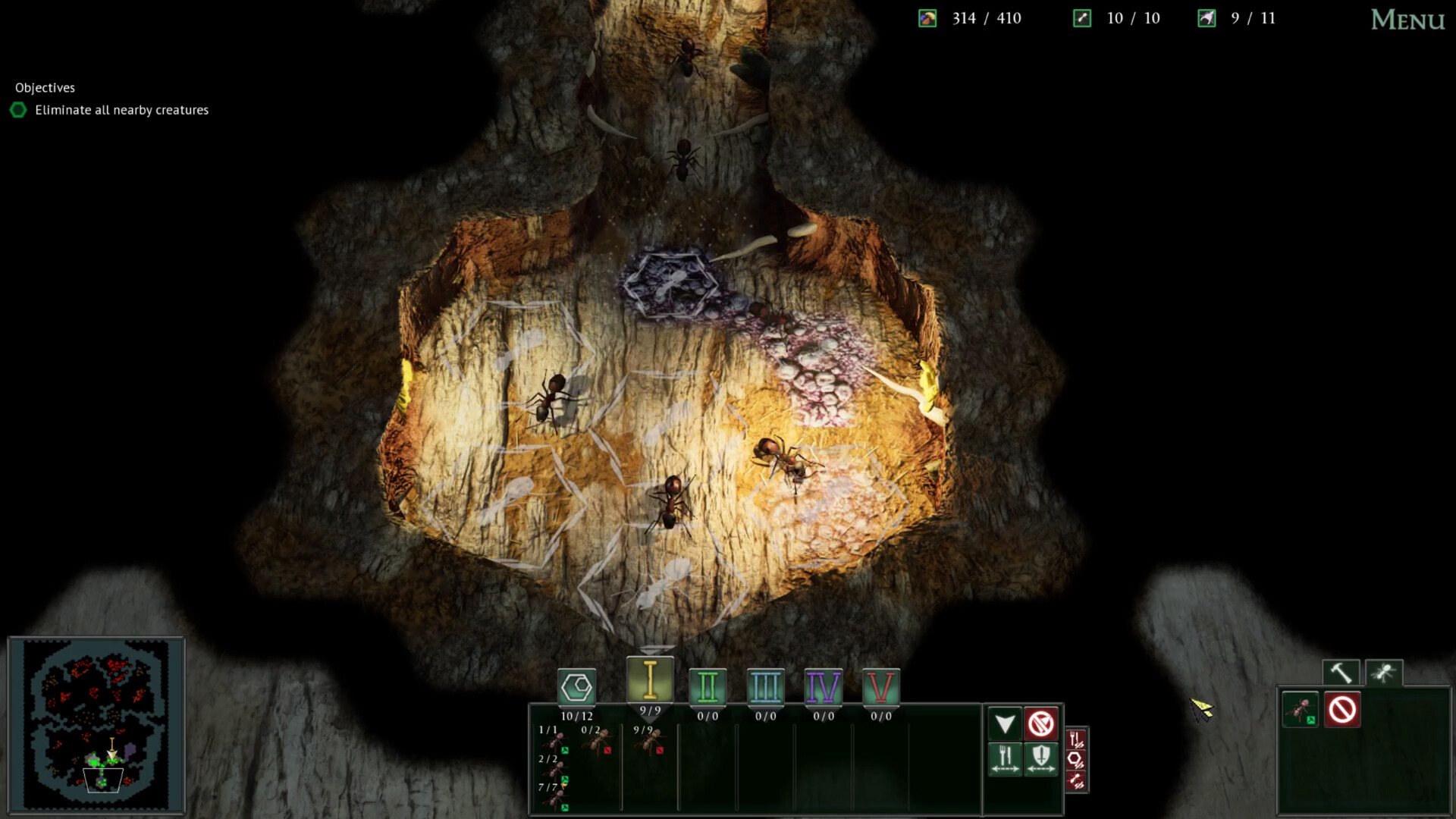
Task: Click the green objective marker hexagon
Action: [x=18, y=110]
